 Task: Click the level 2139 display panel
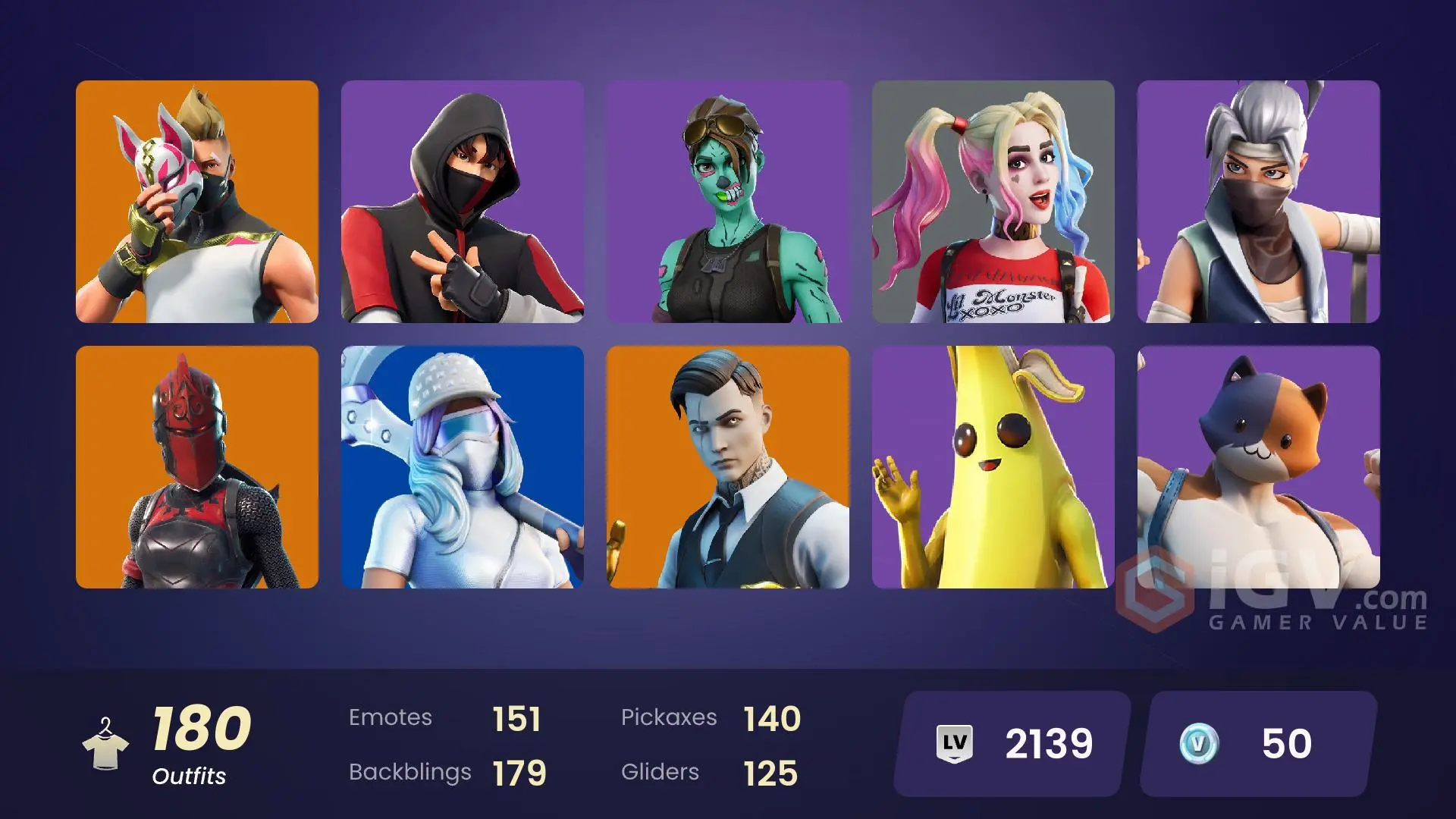pos(1007,744)
